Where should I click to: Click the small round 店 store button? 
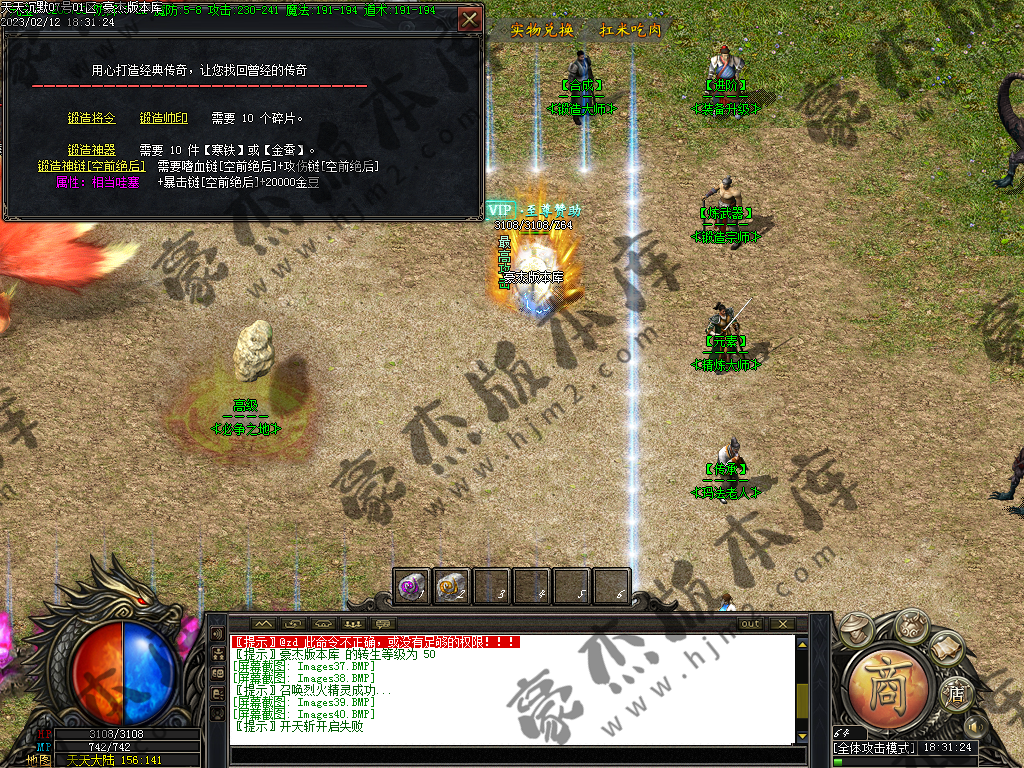pyautogui.click(x=956, y=692)
